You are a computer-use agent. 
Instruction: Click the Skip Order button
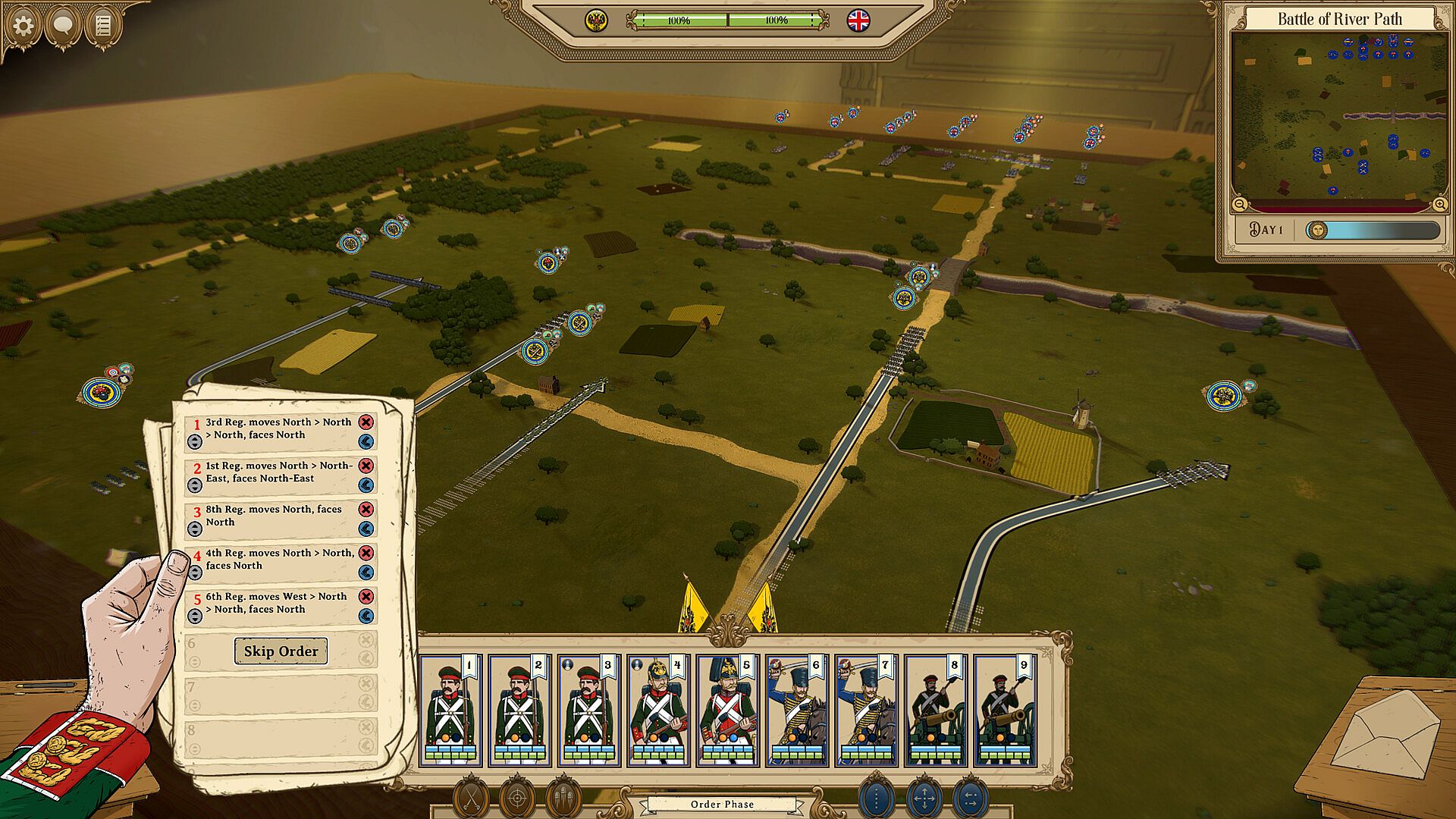pos(281,651)
